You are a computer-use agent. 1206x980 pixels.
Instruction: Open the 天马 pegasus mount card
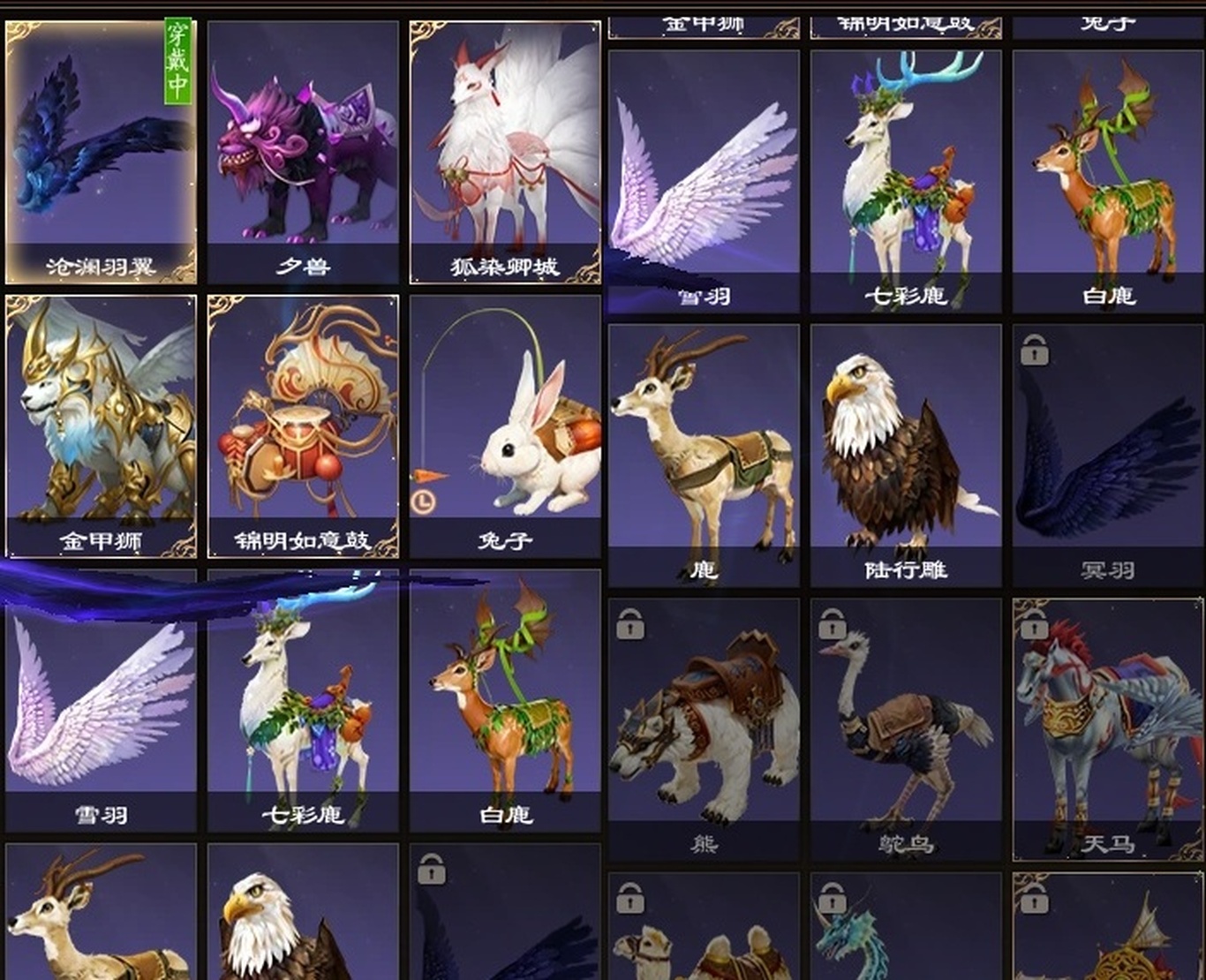1107,729
